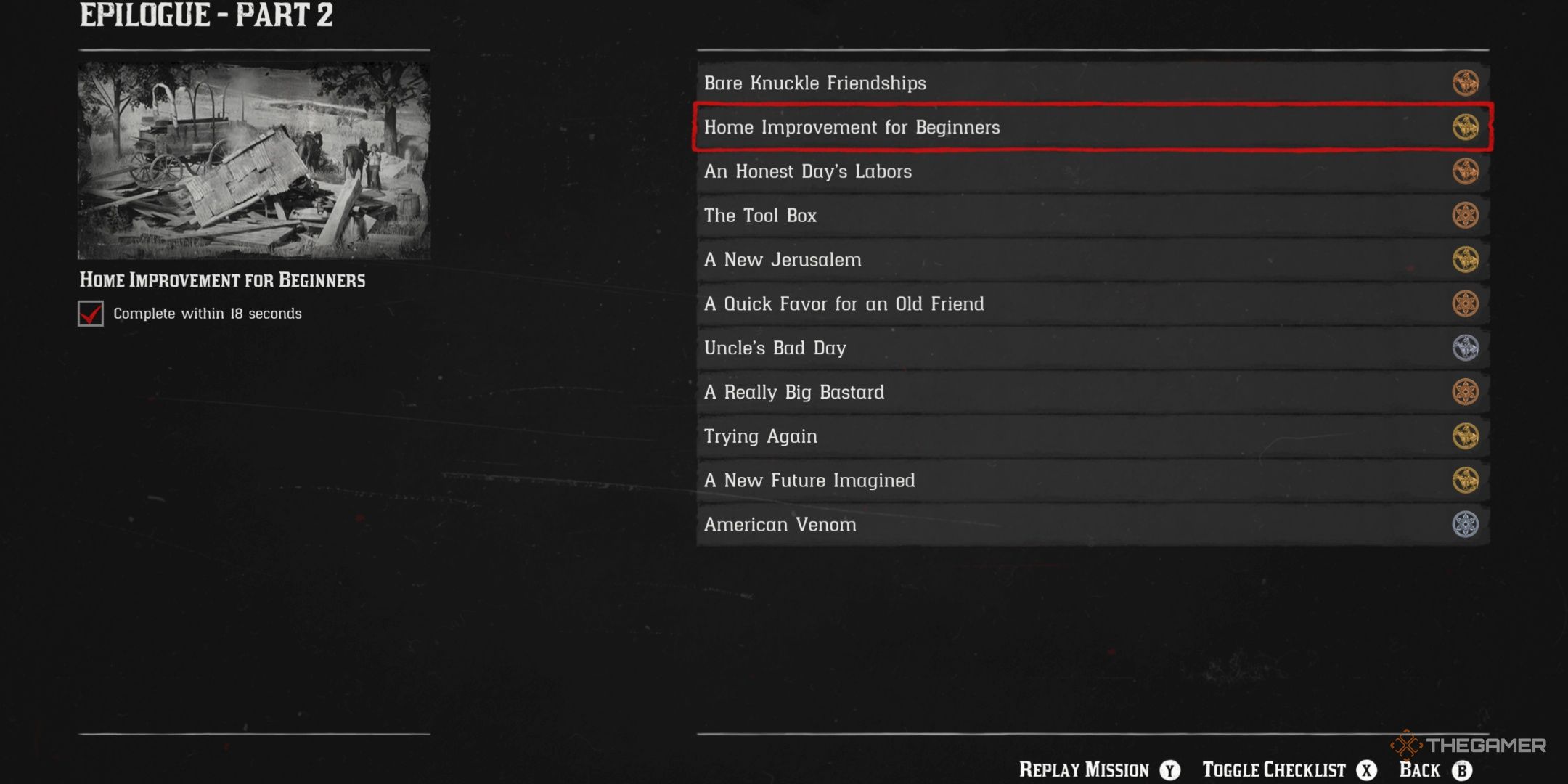This screenshot has width=1568, height=784.
Task: Click the gold medal icon beside Home Improvement for Beginners
Action: coord(1465,127)
